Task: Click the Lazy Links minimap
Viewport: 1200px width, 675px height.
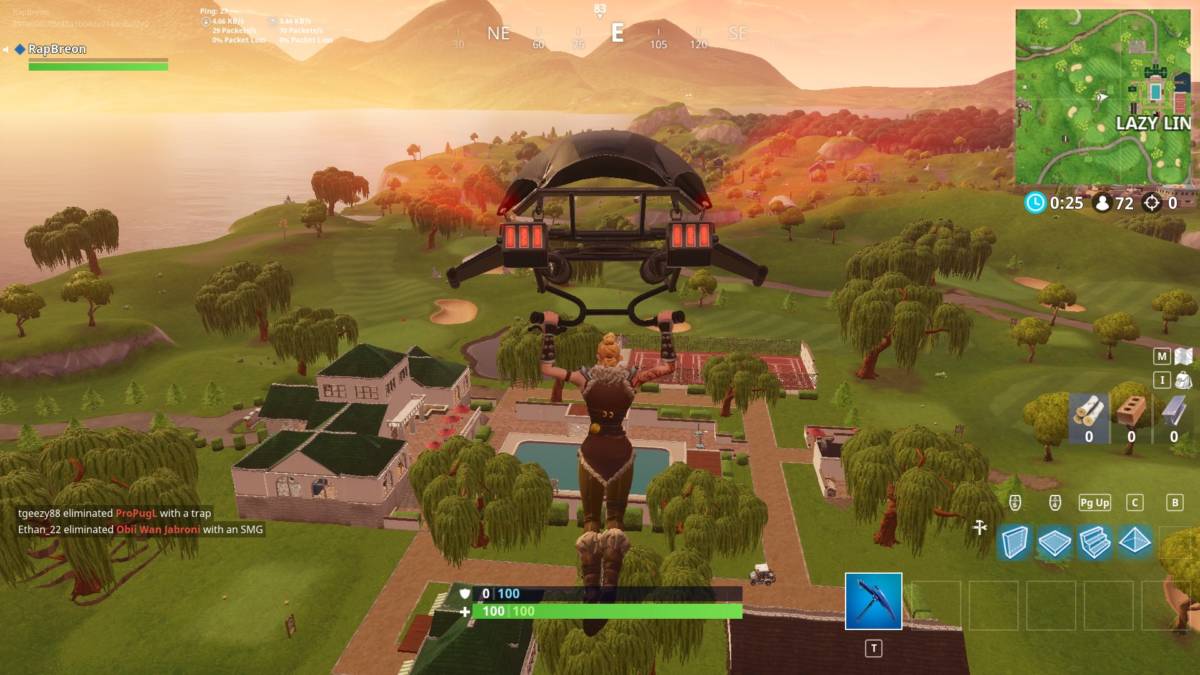Action: [1104, 97]
